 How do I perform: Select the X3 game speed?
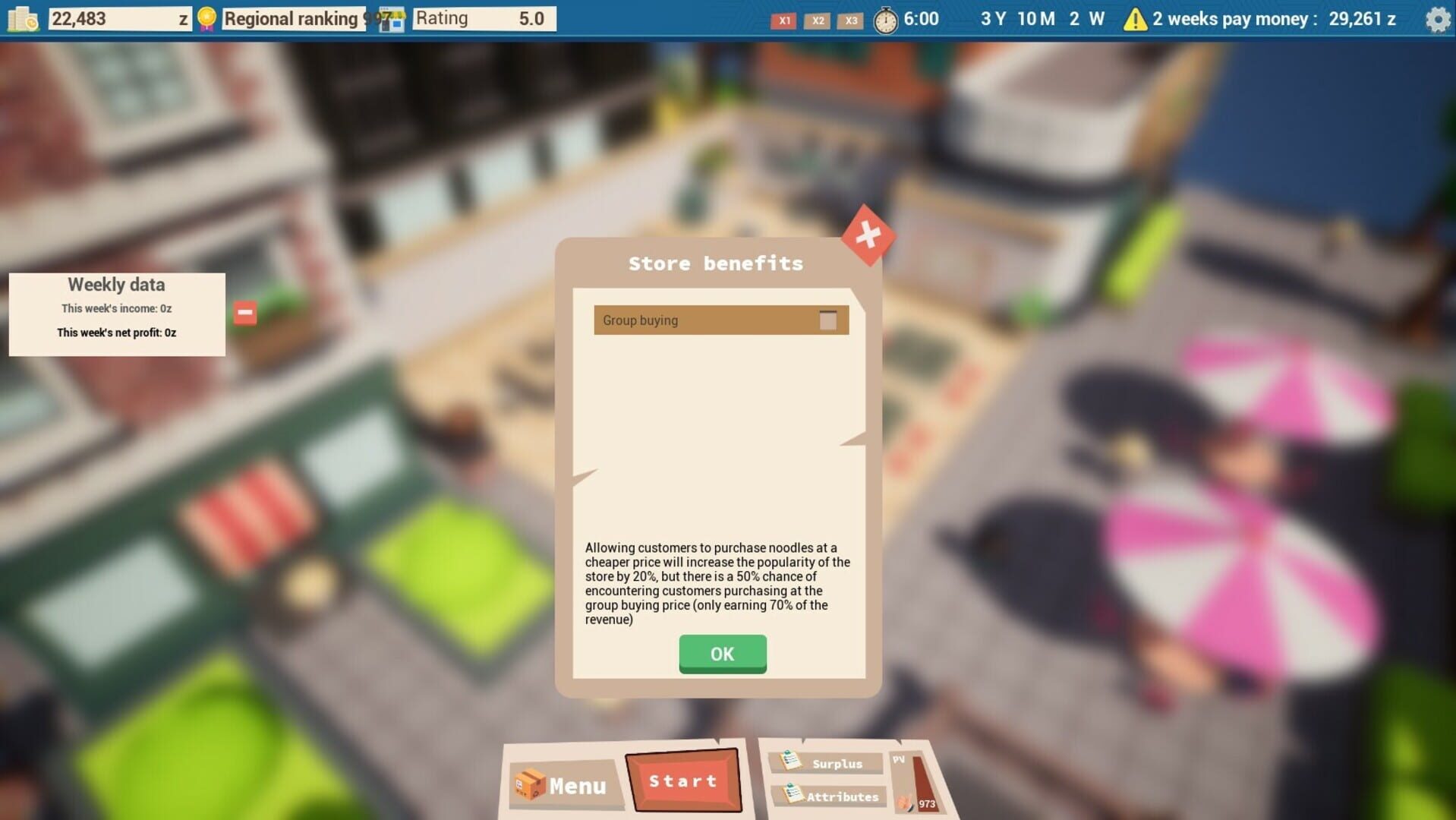(849, 21)
